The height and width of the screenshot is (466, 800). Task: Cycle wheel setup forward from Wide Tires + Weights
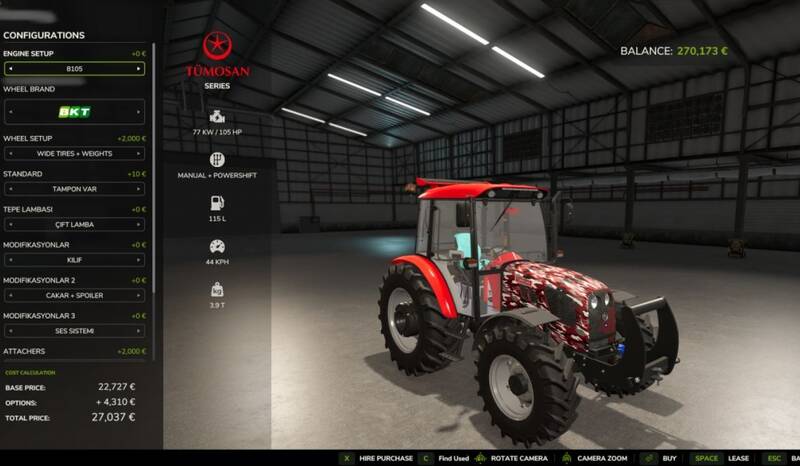coord(139,154)
